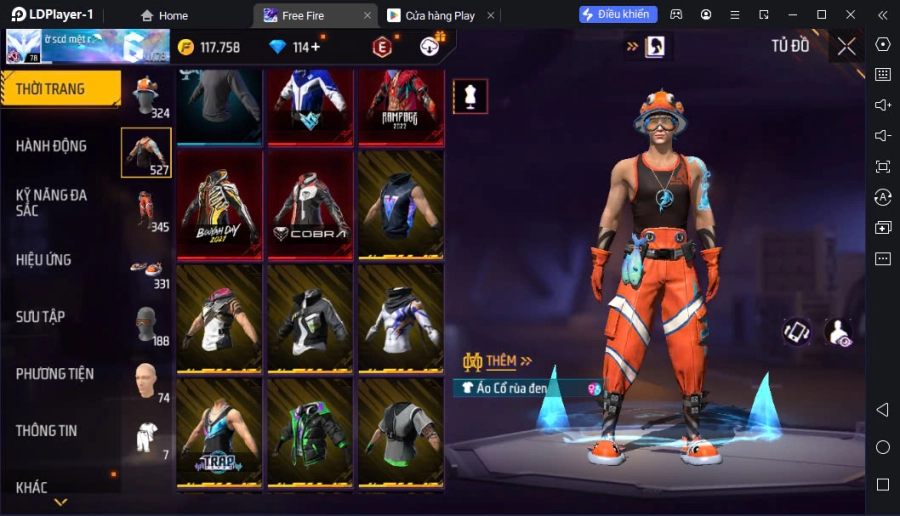Switch to the THÔNG TIN category
This screenshot has height=516, width=900.
coord(47,431)
